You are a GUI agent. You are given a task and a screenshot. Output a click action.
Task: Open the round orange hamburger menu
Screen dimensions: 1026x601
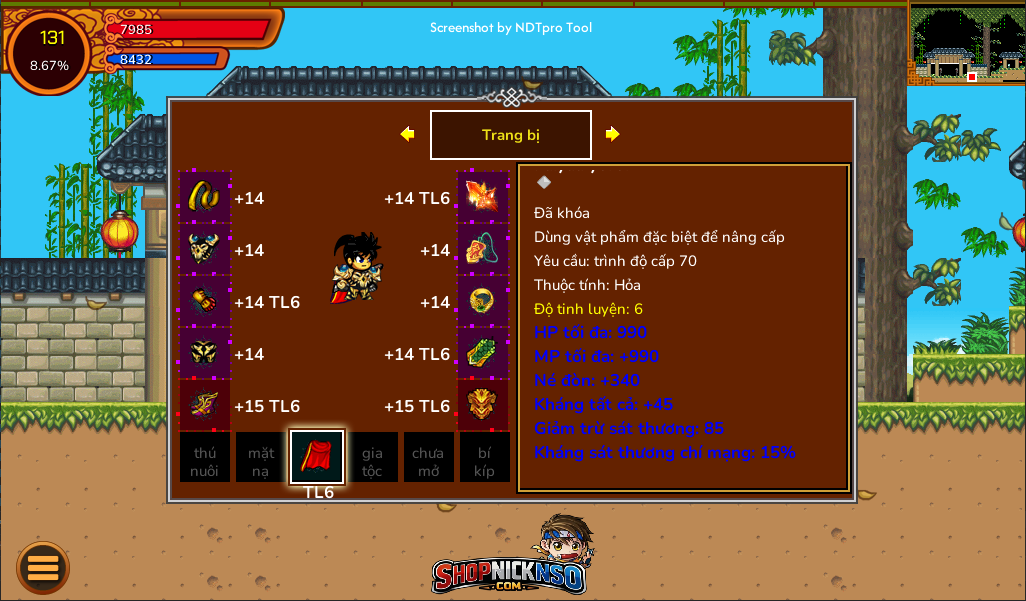point(43,567)
